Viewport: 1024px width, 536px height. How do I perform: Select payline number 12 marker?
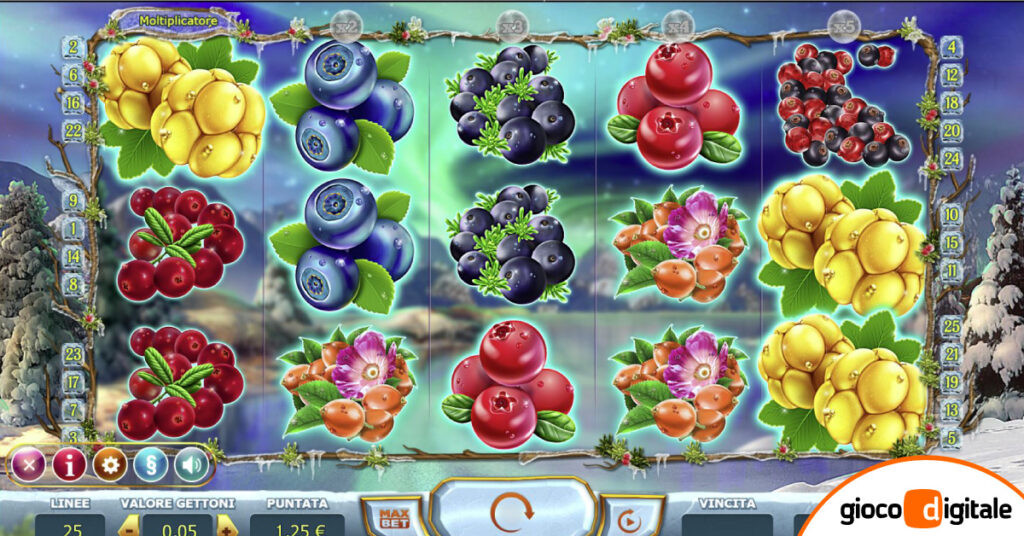[x=951, y=75]
